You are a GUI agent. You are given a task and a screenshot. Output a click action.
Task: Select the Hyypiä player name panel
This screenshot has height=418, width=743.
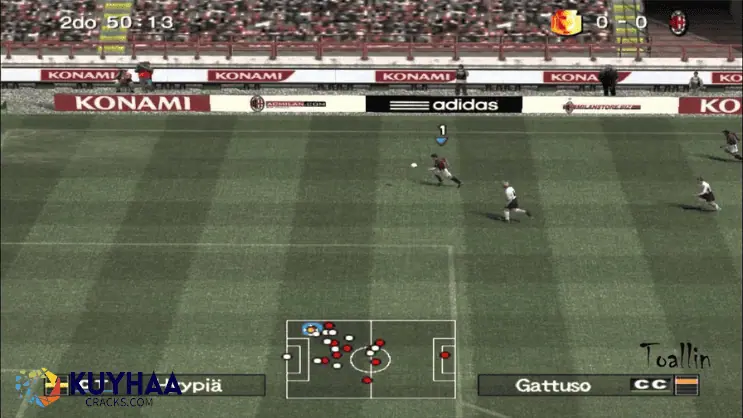click(222, 385)
